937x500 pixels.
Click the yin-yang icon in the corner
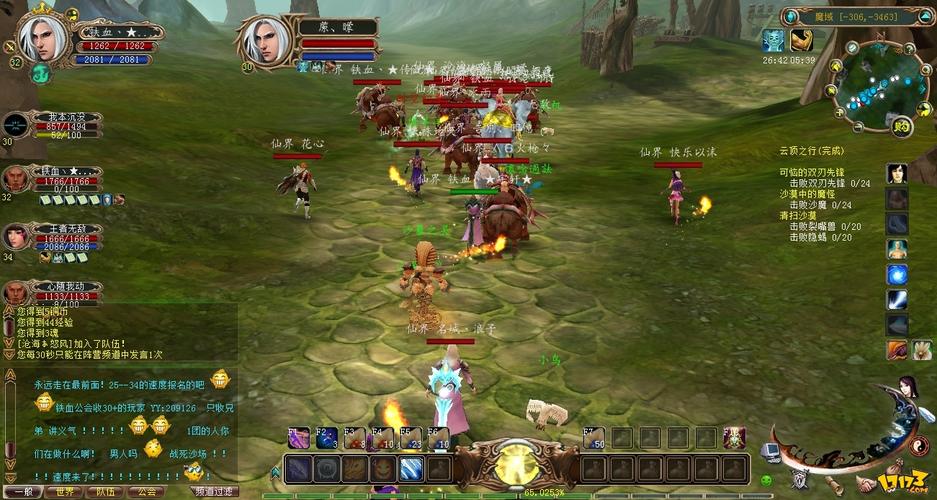click(918, 443)
